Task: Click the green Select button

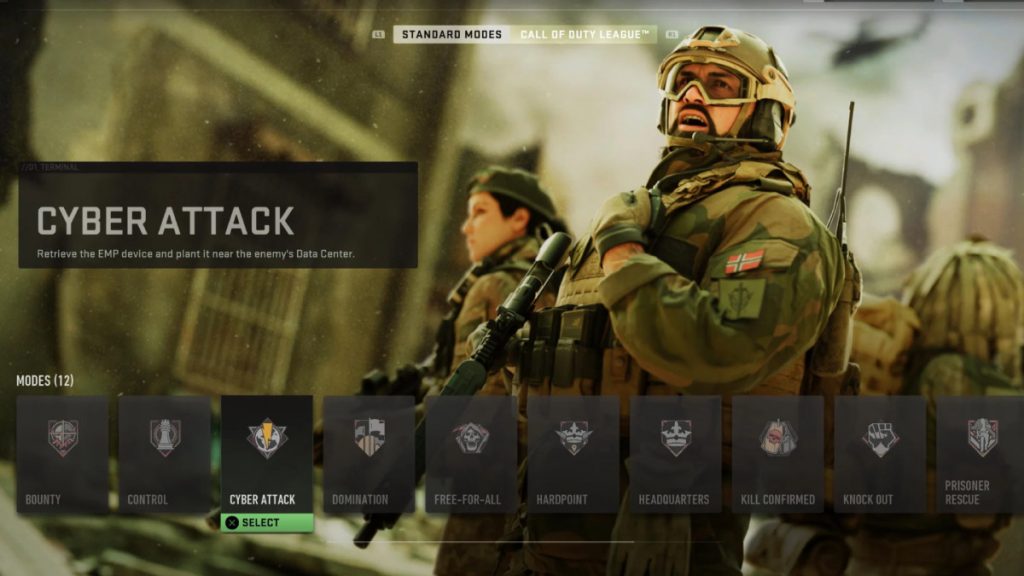Action: (x=267, y=523)
